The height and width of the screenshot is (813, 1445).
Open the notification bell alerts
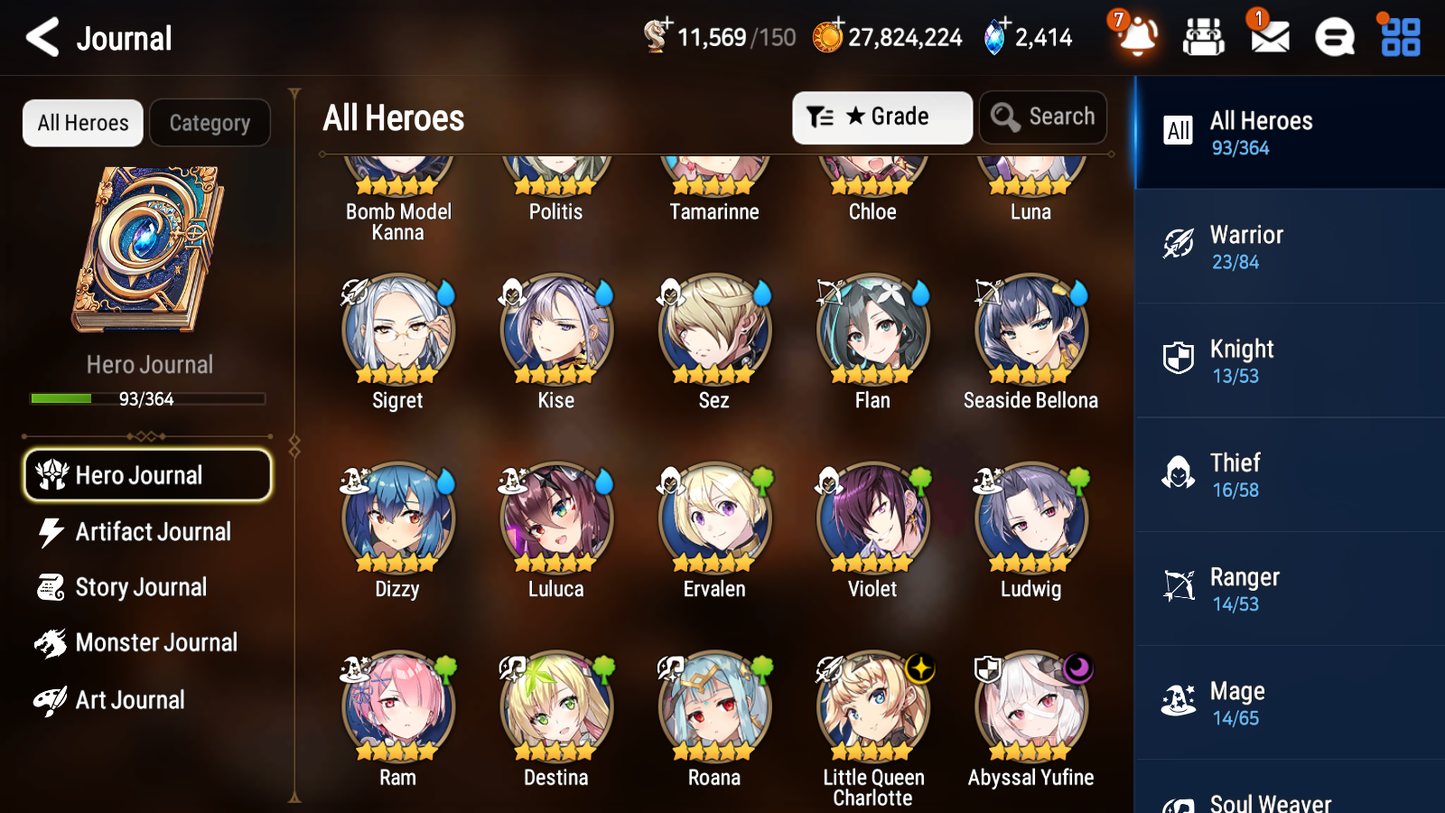(x=1135, y=37)
